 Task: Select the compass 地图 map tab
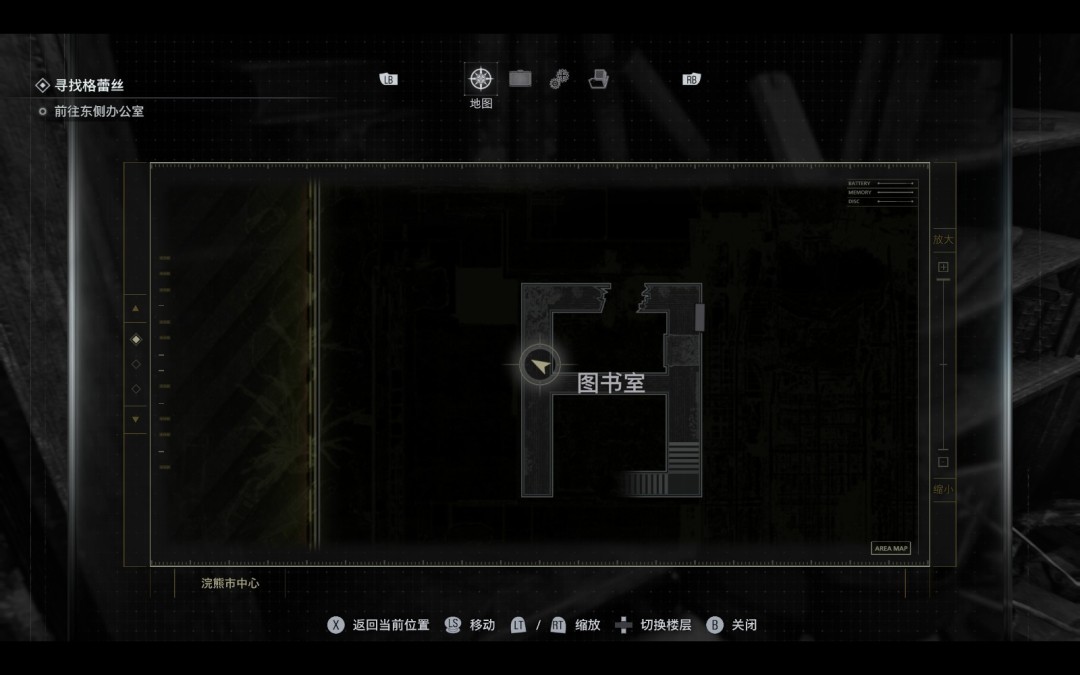(x=480, y=79)
